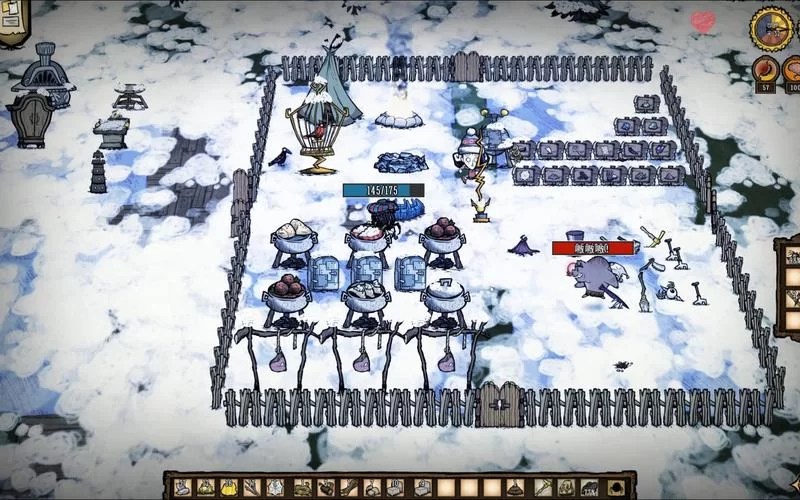Choose the dark backpack slot ending the inventory bar

[617, 488]
